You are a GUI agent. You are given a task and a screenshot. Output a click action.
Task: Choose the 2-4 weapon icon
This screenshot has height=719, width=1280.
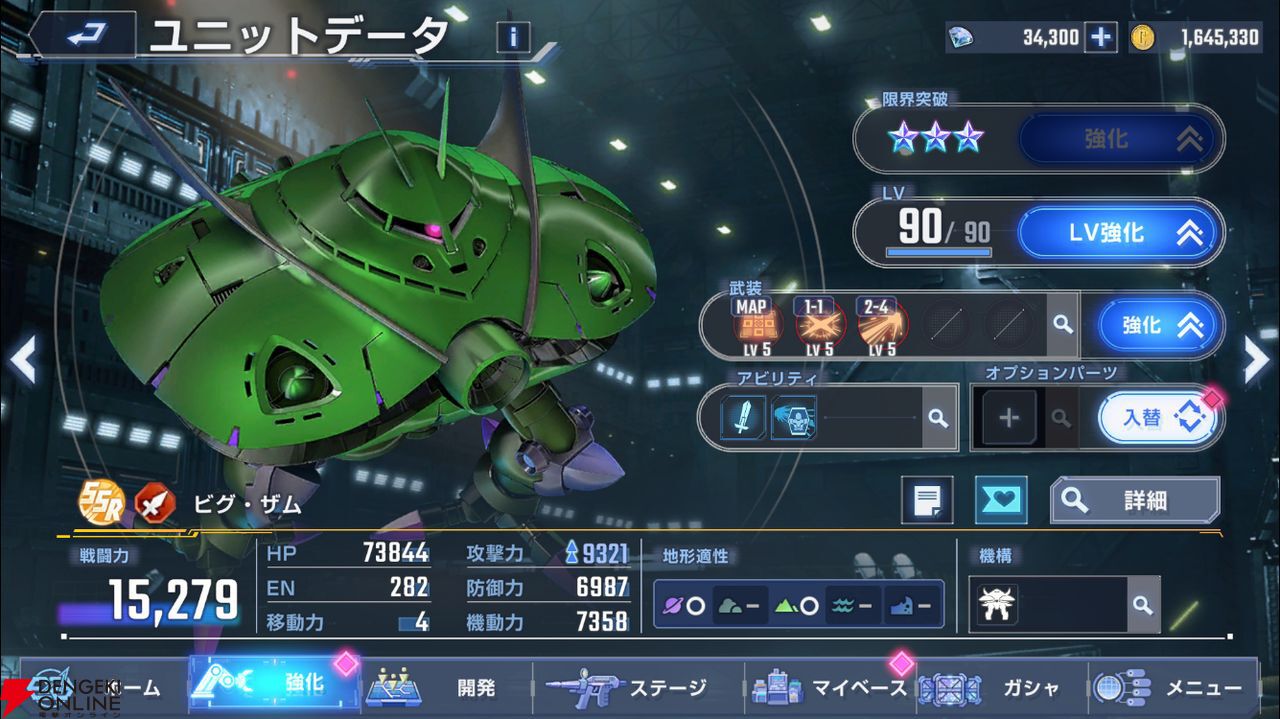881,325
